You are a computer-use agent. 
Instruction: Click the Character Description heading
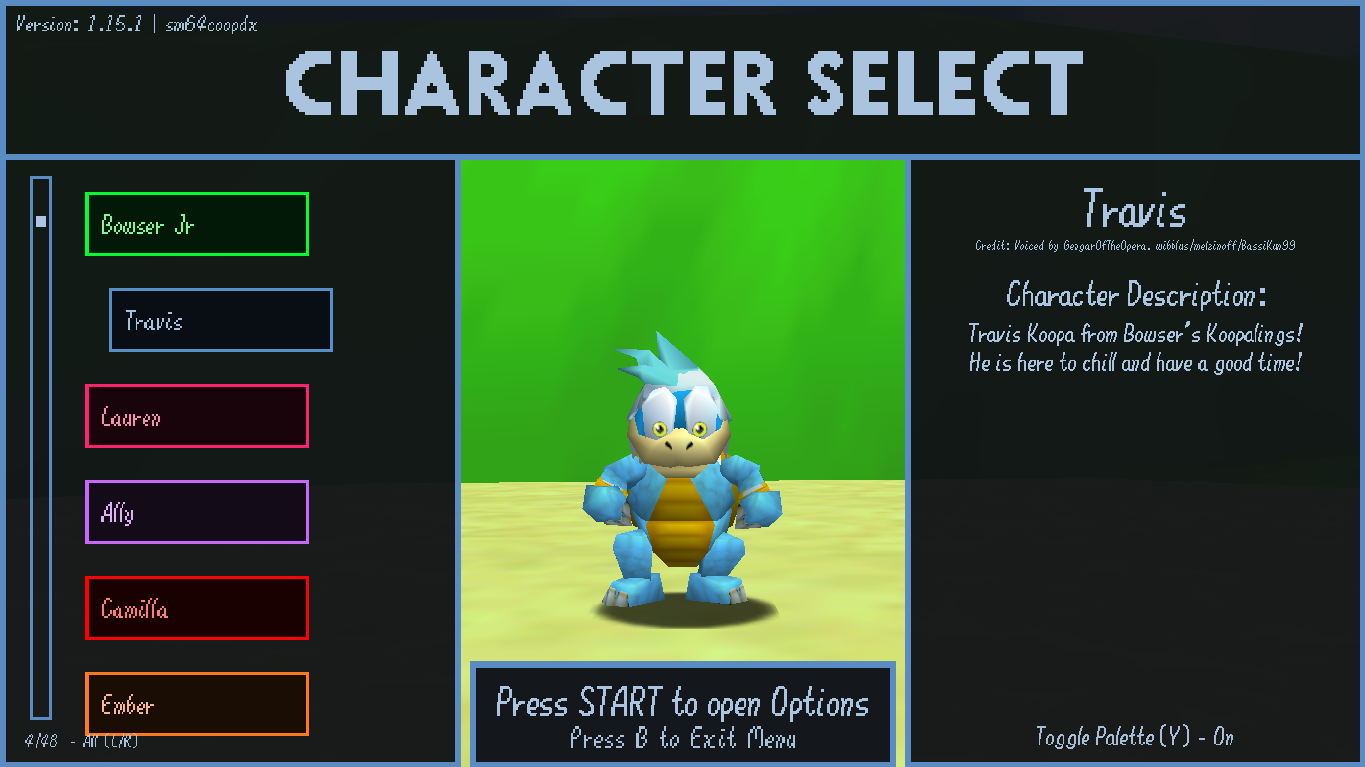click(1135, 295)
